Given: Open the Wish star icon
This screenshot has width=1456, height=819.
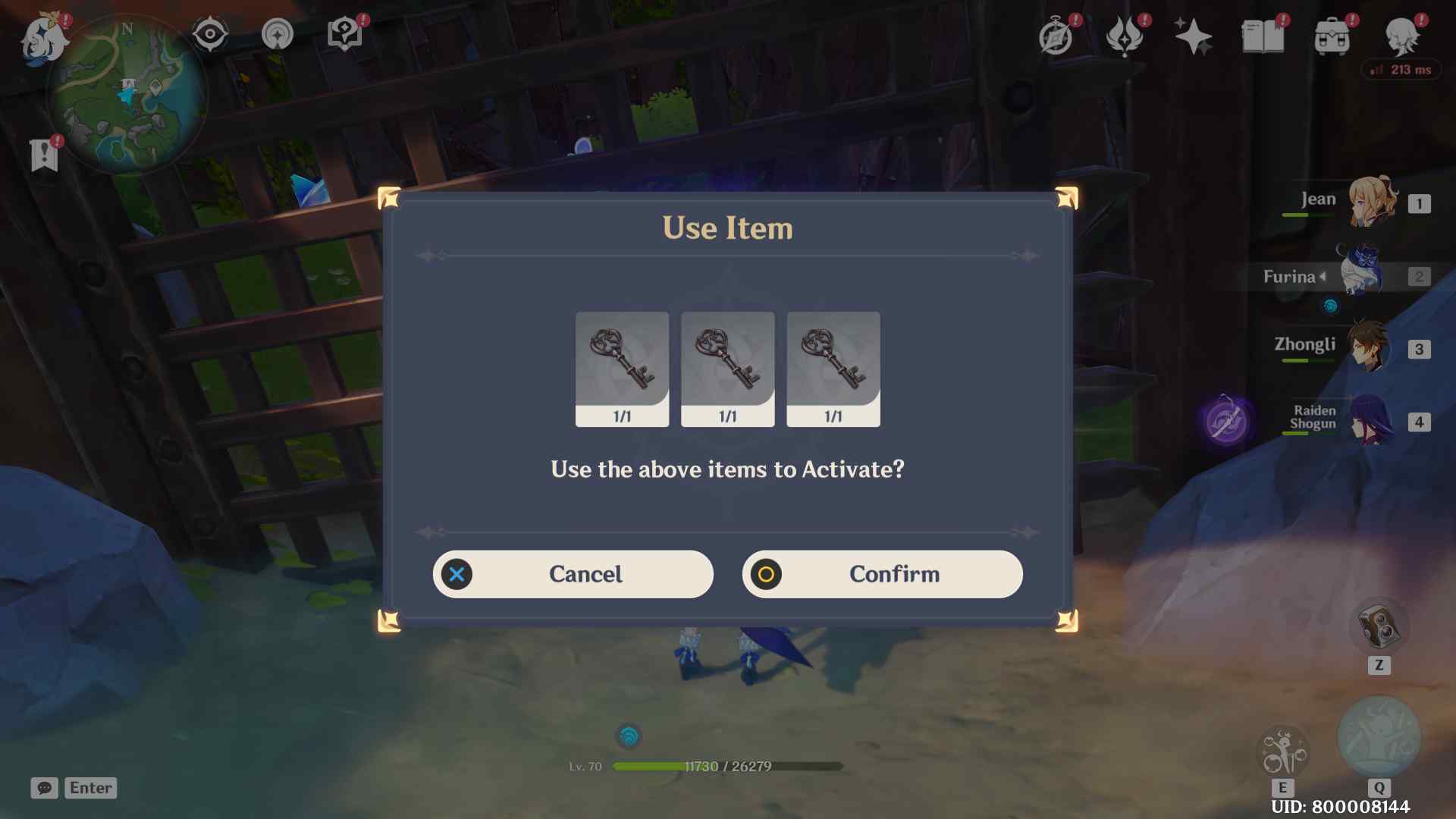Looking at the screenshot, I should point(1193,36).
